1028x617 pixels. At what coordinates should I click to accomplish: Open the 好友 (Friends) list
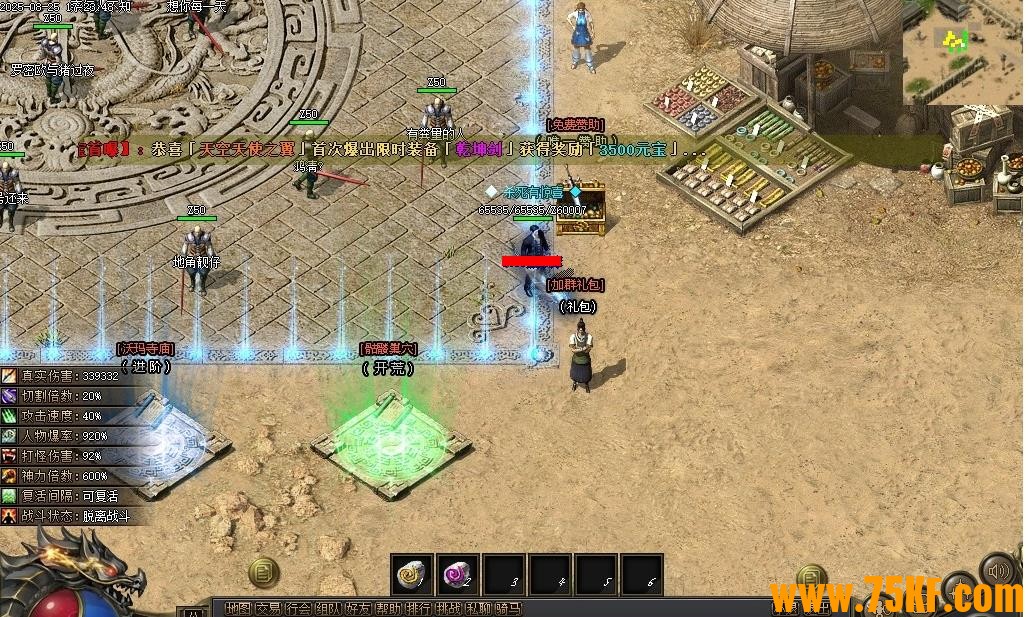(x=358, y=607)
